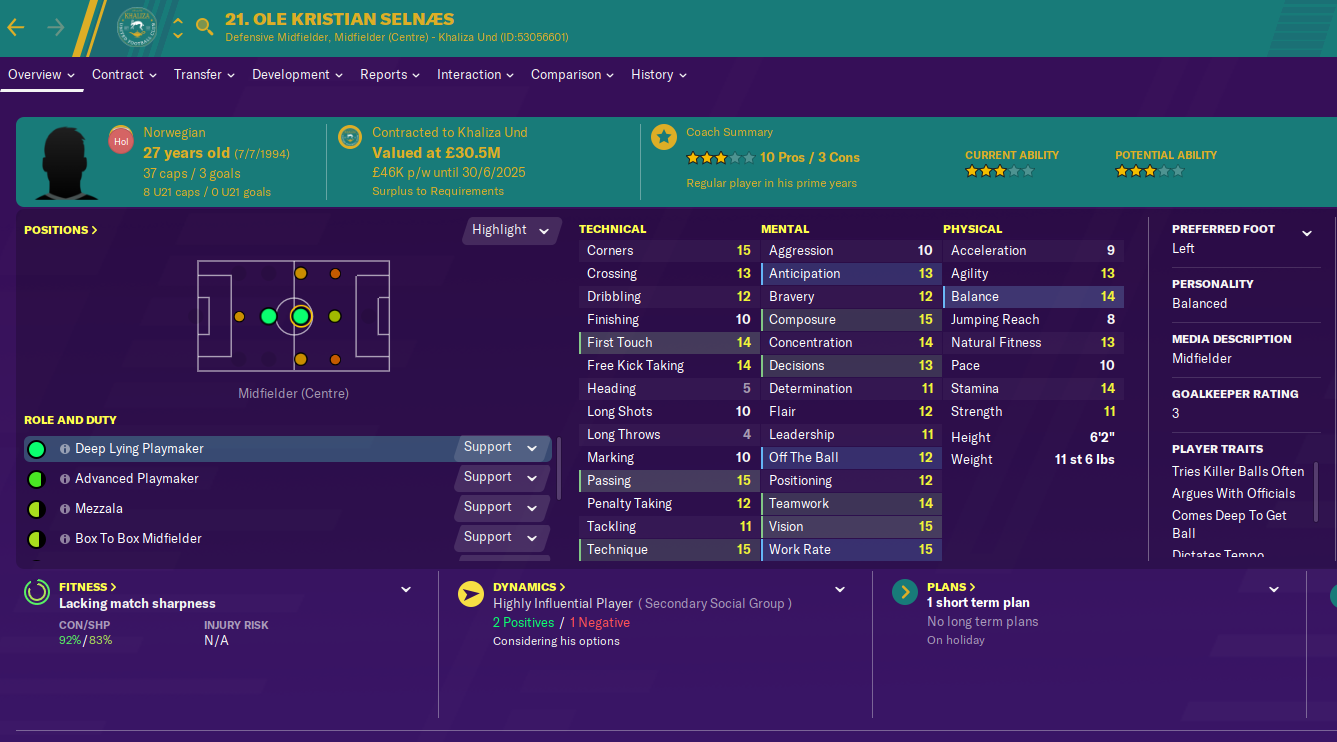1337x742 pixels.
Task: Open the Reports tab
Action: [391, 75]
